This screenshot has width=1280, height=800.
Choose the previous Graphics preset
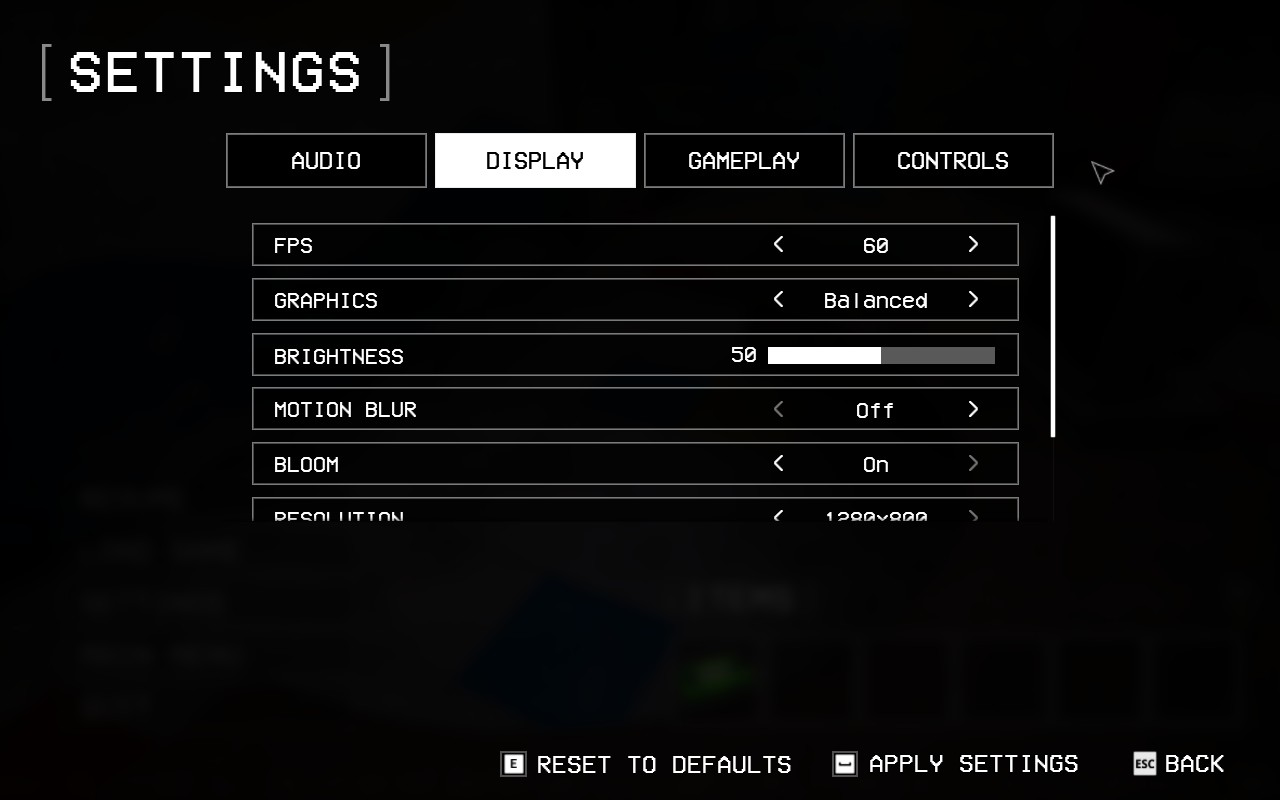(x=779, y=300)
